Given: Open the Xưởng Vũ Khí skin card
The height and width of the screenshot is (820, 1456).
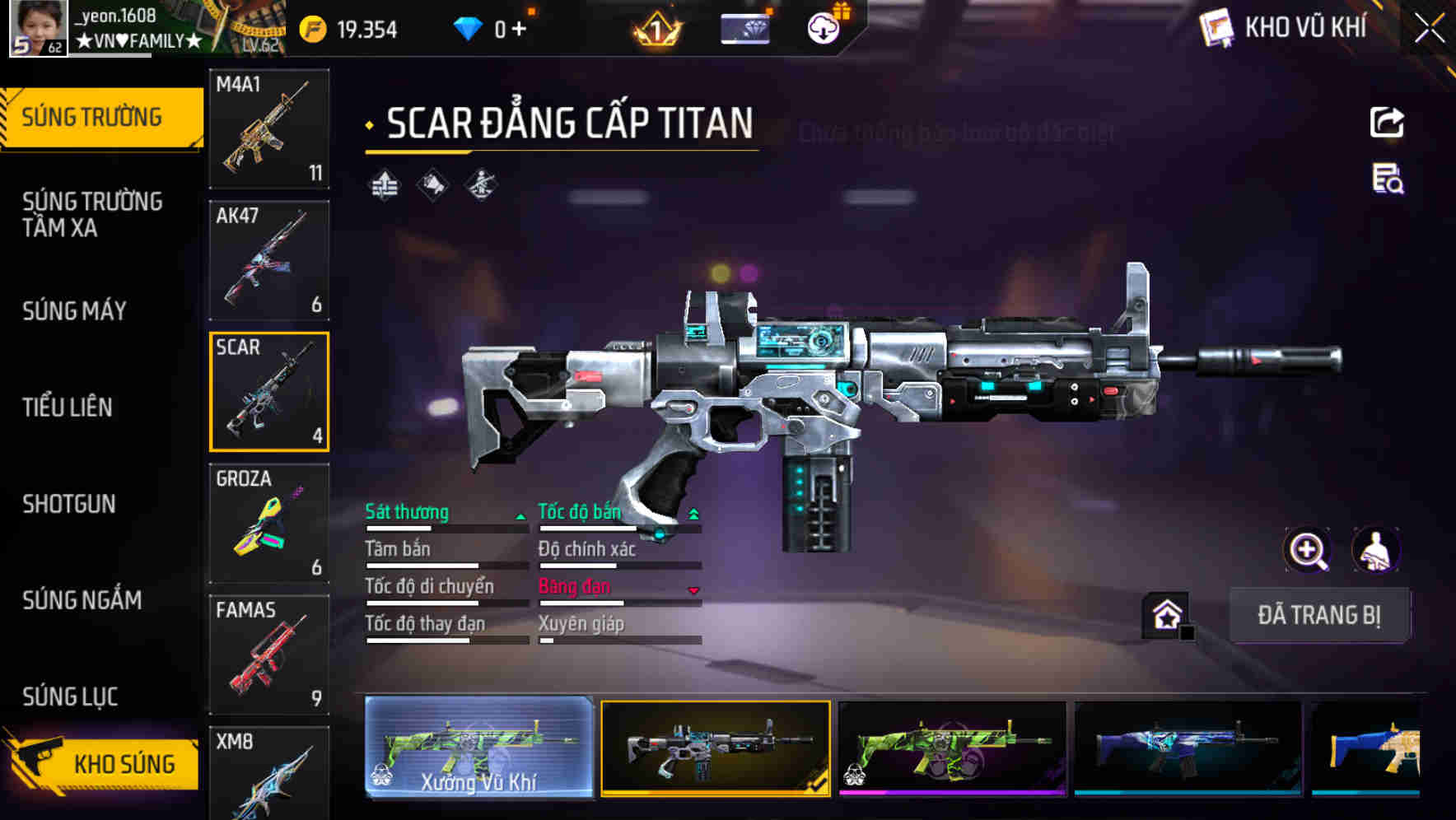Looking at the screenshot, I should click(478, 748).
